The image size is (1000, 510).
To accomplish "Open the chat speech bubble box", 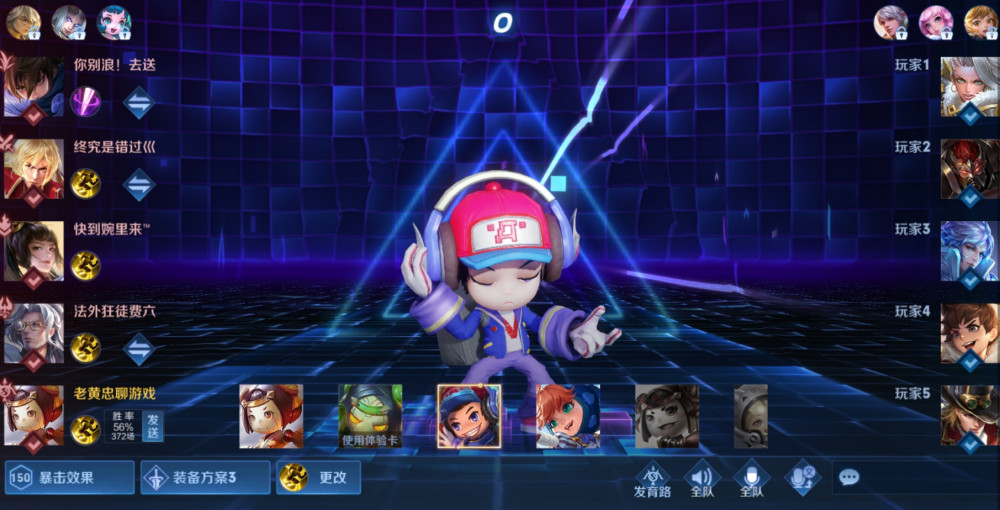I will (x=849, y=478).
